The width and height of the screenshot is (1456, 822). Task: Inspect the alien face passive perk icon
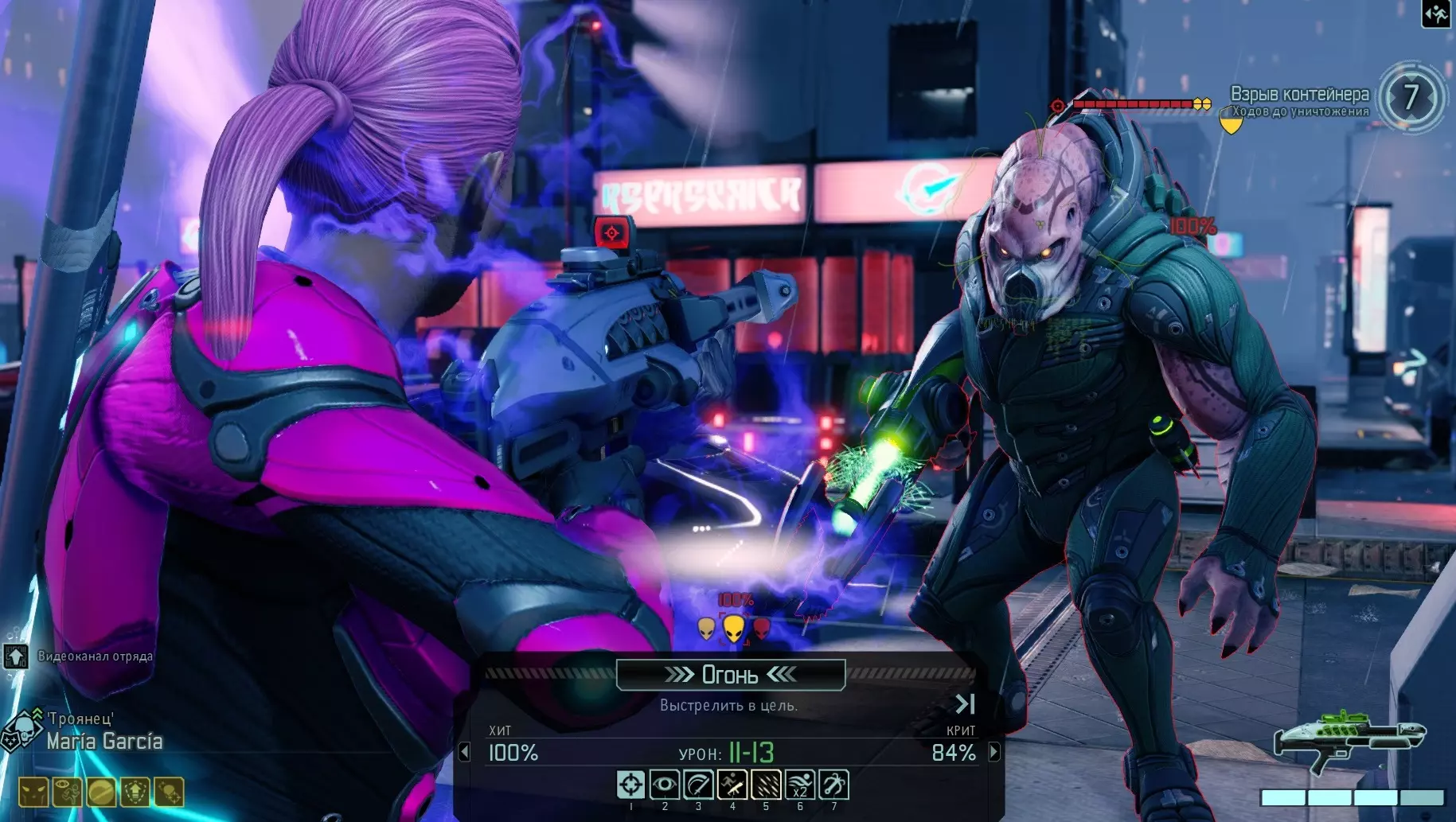33,792
